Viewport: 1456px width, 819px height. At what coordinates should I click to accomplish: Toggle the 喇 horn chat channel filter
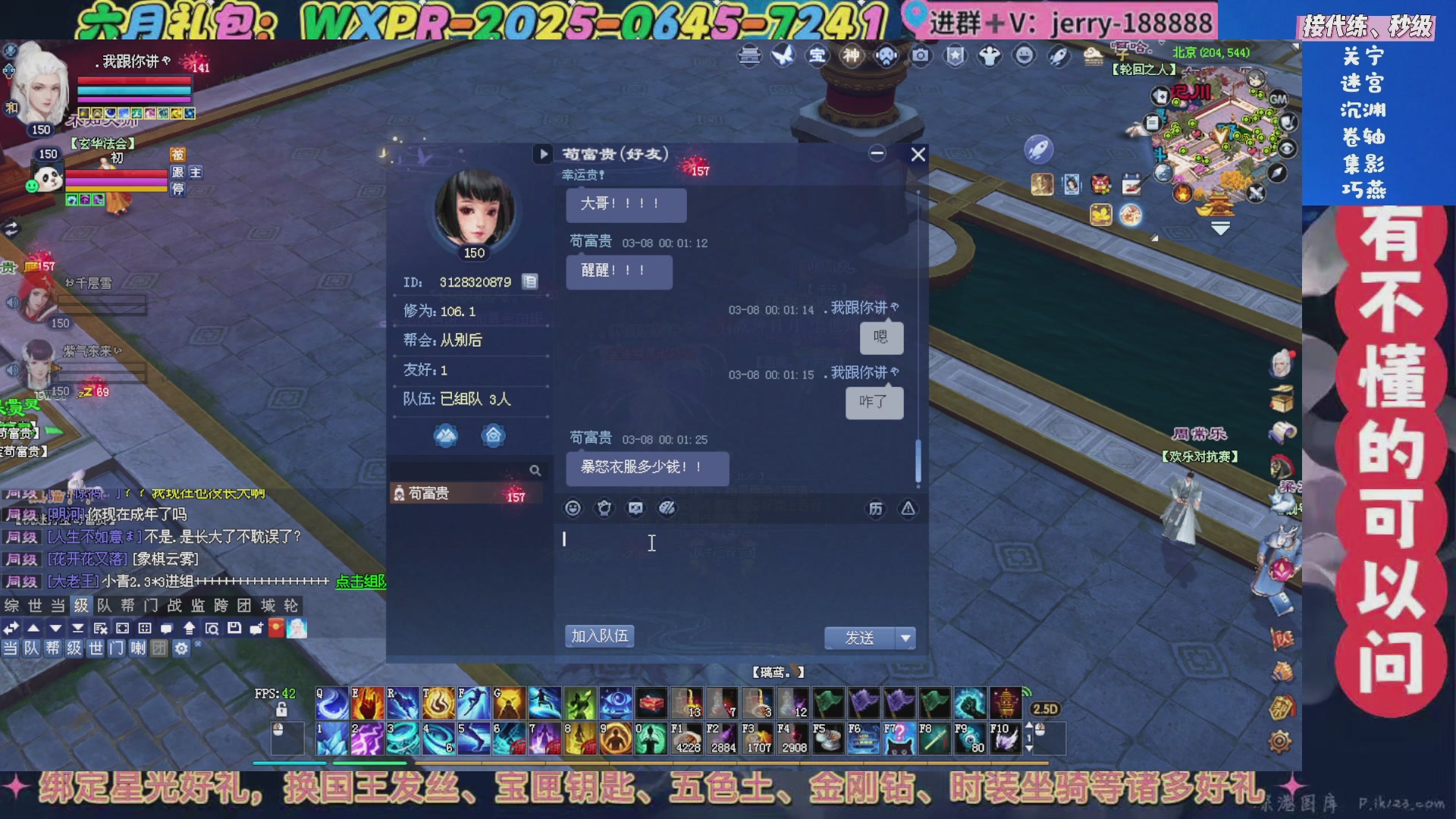pyautogui.click(x=137, y=650)
